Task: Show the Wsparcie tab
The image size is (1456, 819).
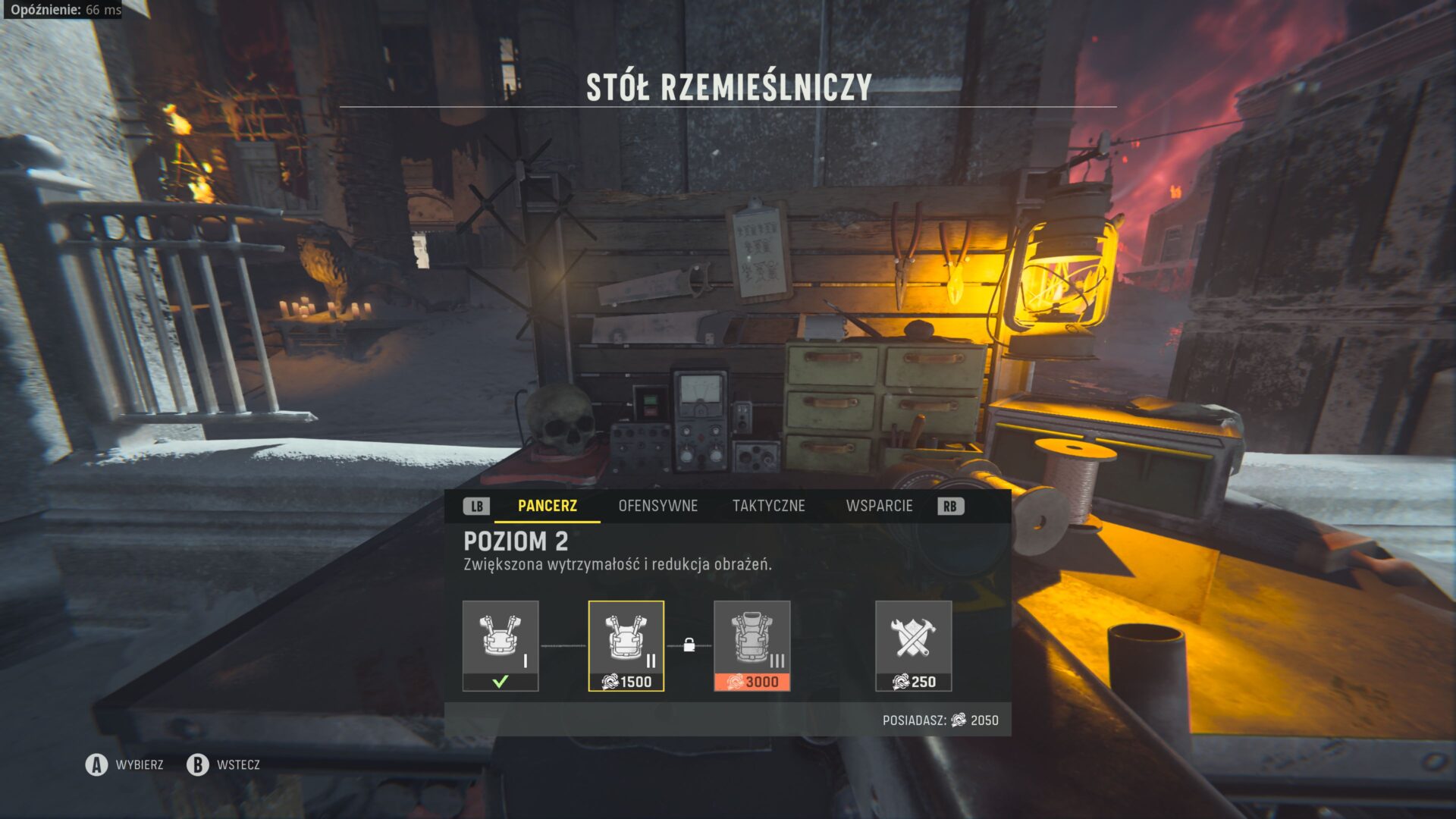Action: tap(879, 506)
